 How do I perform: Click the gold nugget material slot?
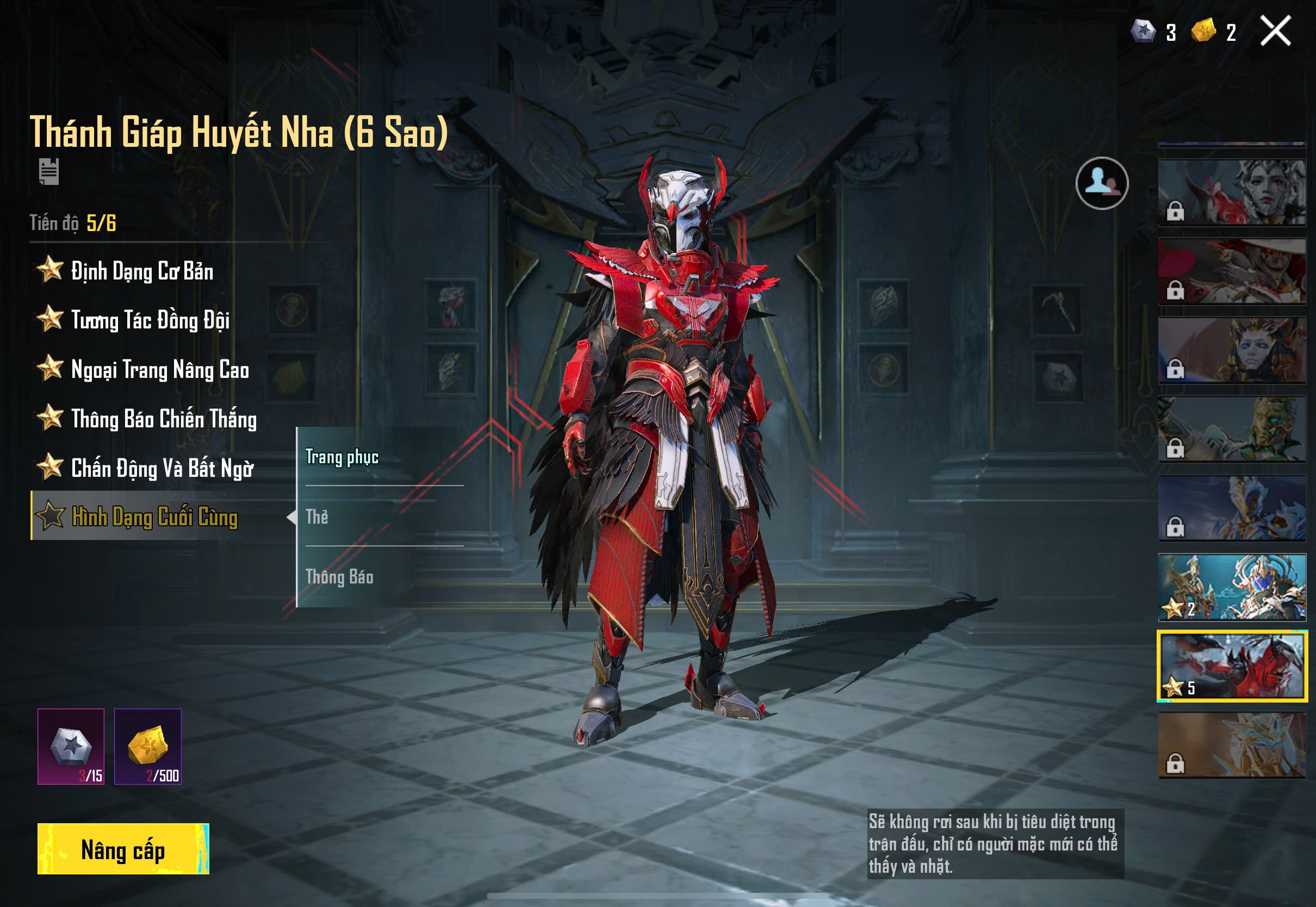point(148,746)
